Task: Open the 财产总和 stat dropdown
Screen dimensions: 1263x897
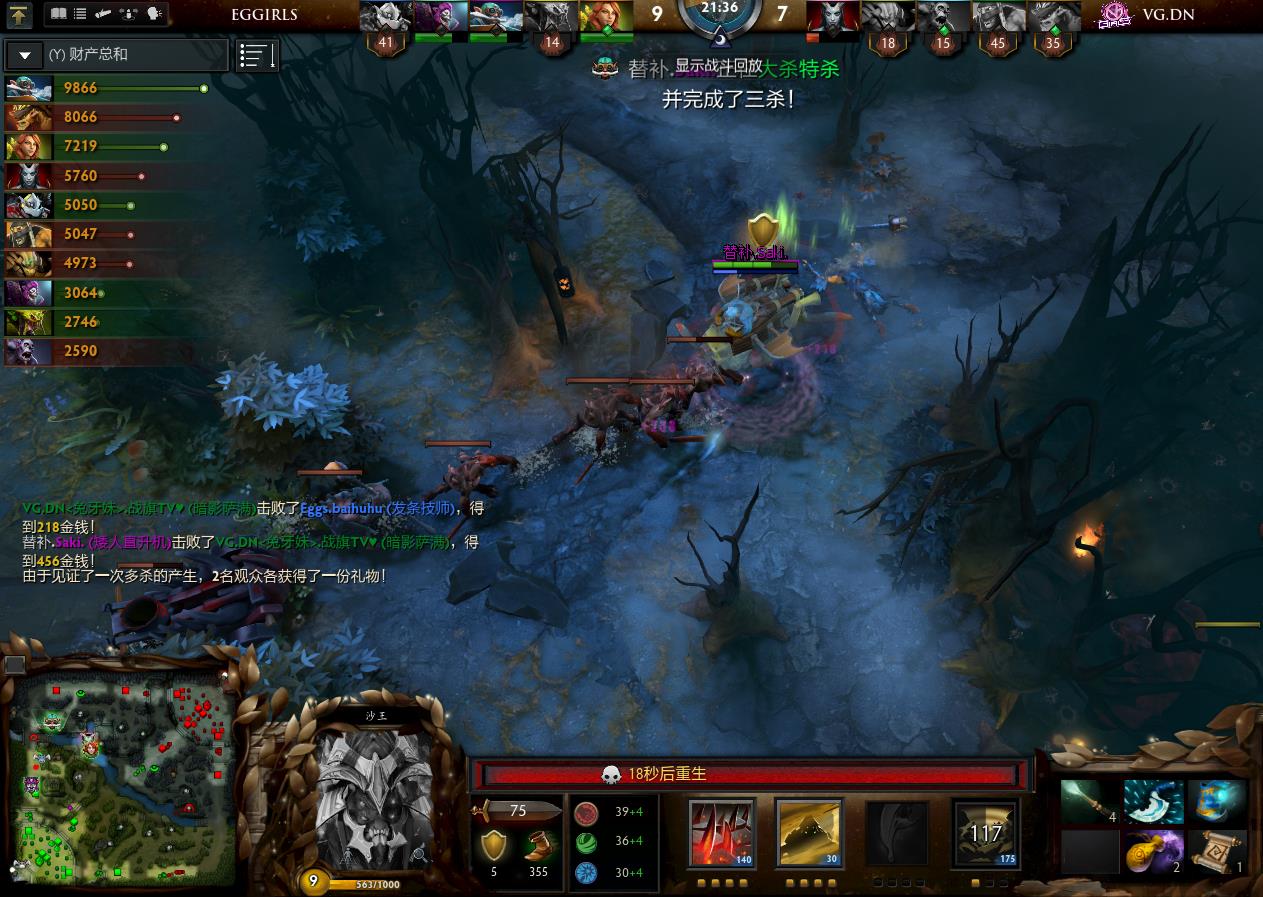Action: point(25,55)
